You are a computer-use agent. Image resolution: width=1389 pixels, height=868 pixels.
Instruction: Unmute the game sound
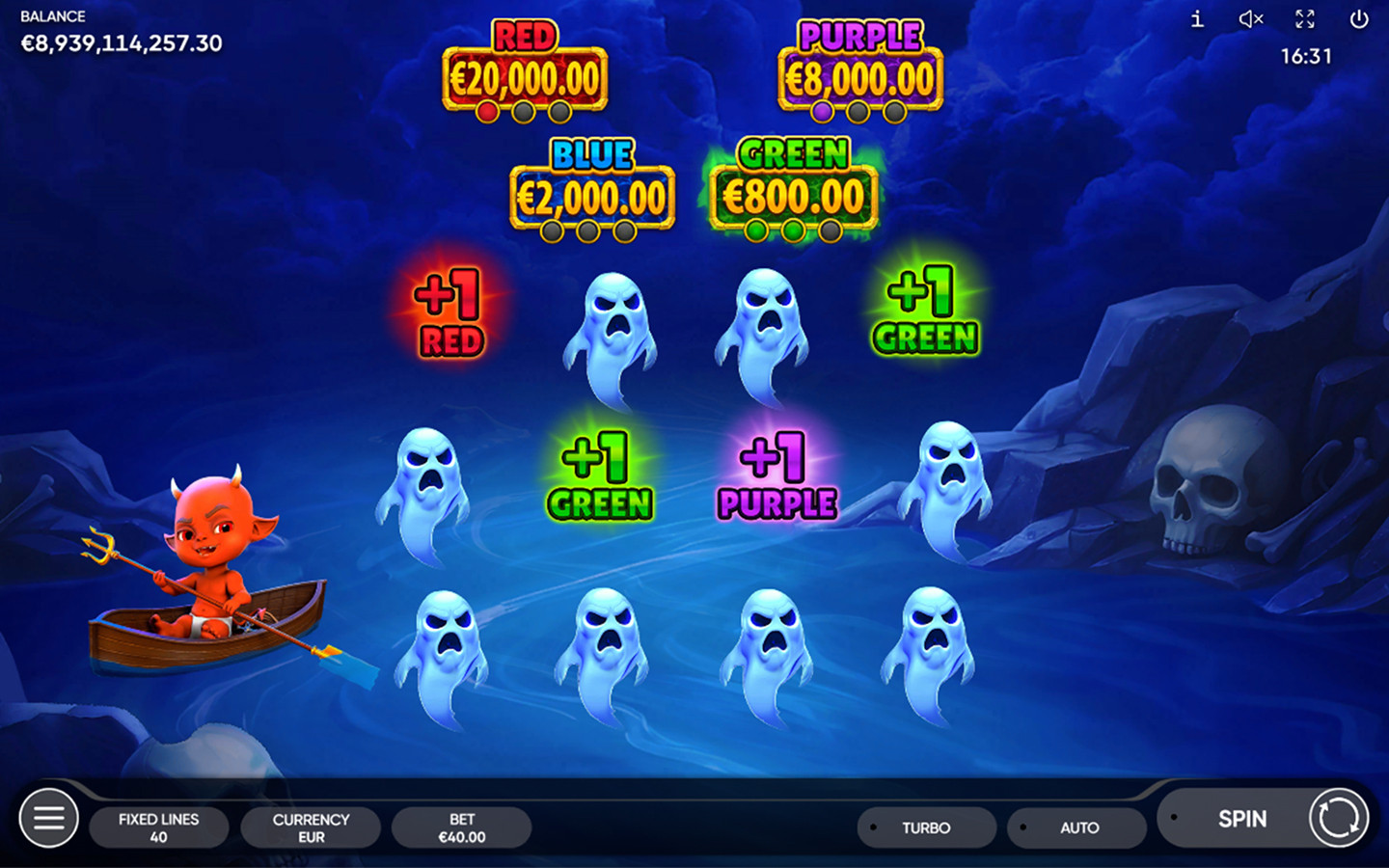[x=1251, y=19]
